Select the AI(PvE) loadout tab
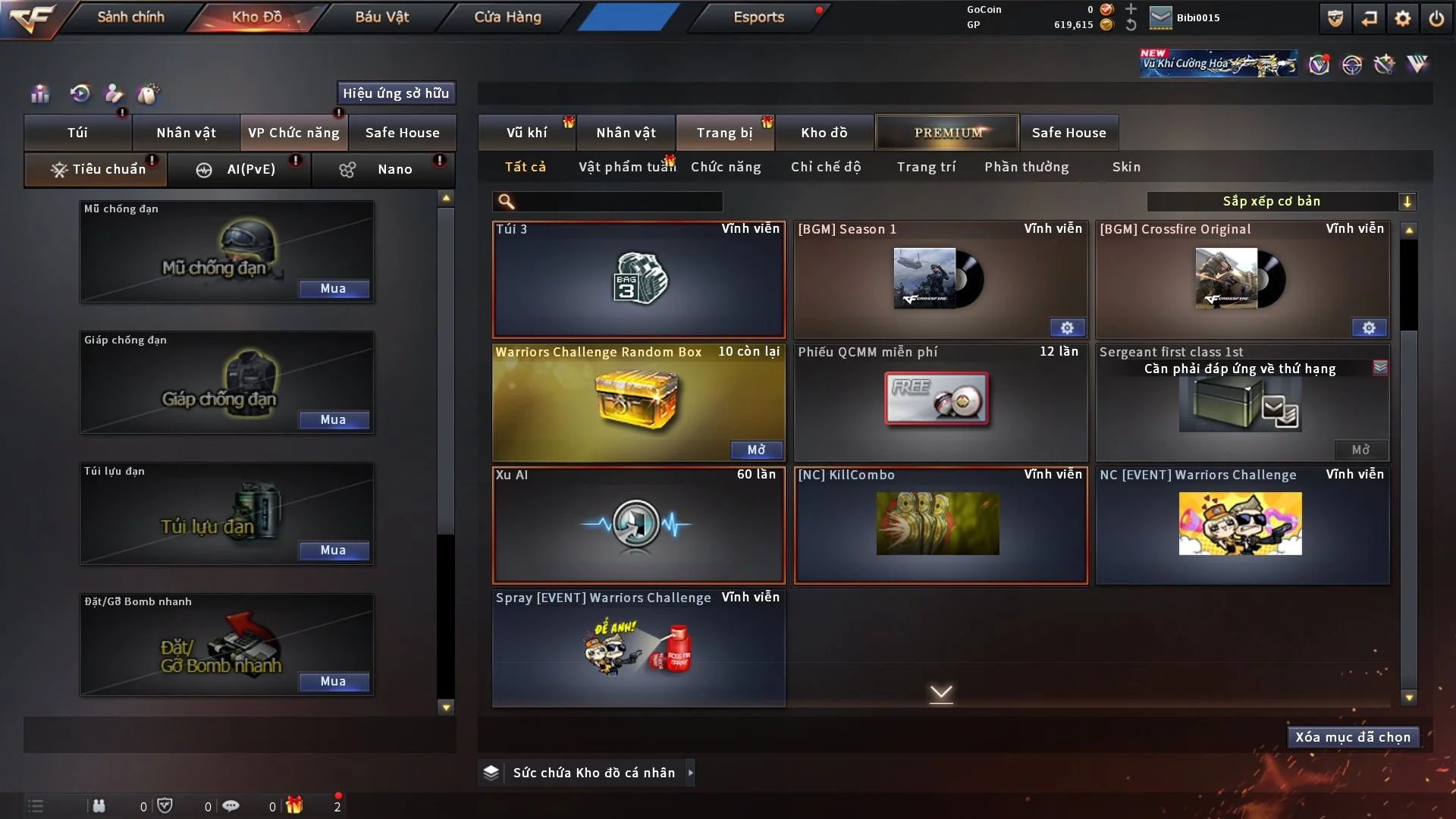 pos(239,169)
